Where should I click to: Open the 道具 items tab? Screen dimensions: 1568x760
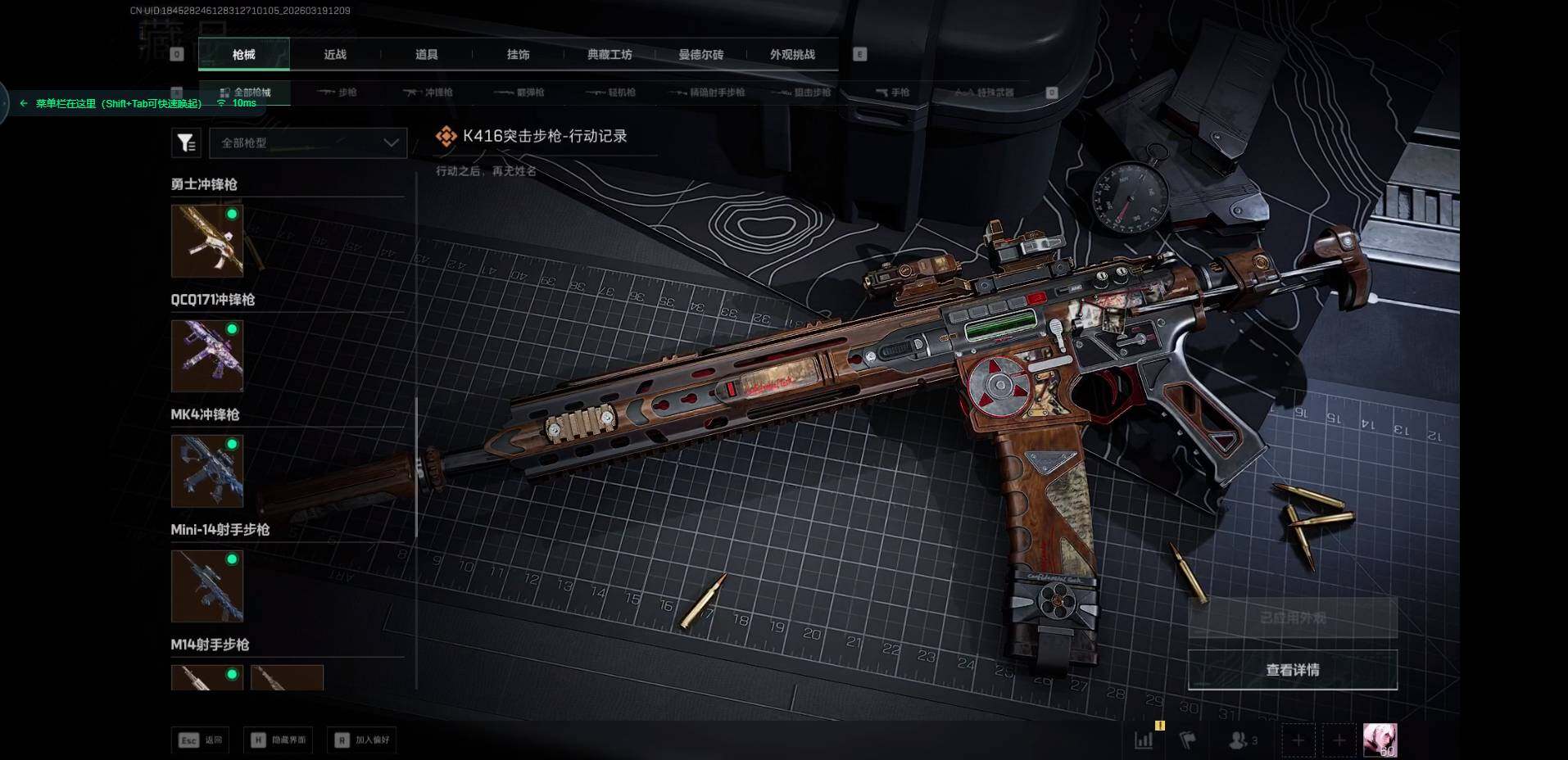pyautogui.click(x=426, y=55)
